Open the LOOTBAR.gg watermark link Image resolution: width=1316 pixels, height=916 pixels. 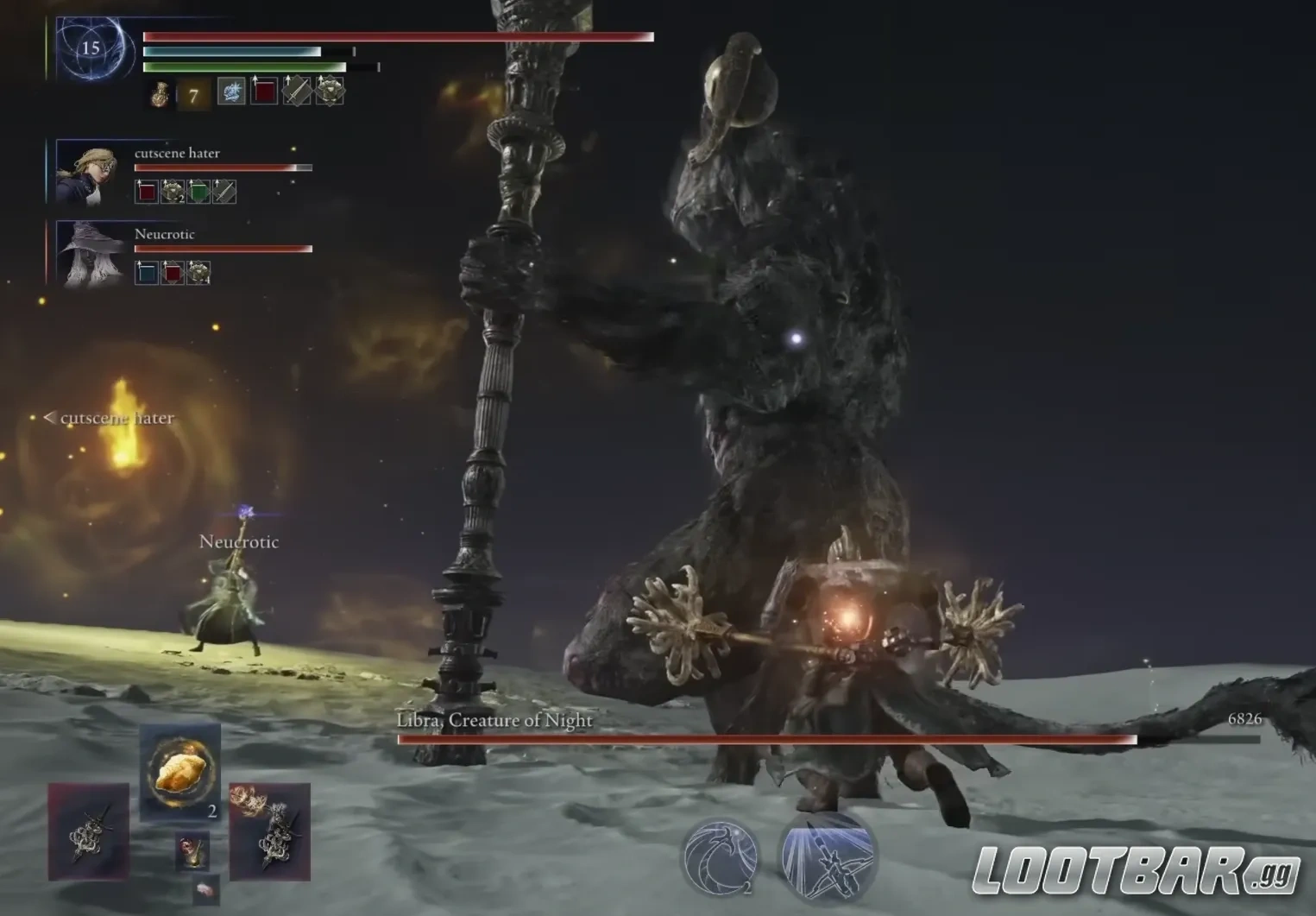coord(1136,871)
